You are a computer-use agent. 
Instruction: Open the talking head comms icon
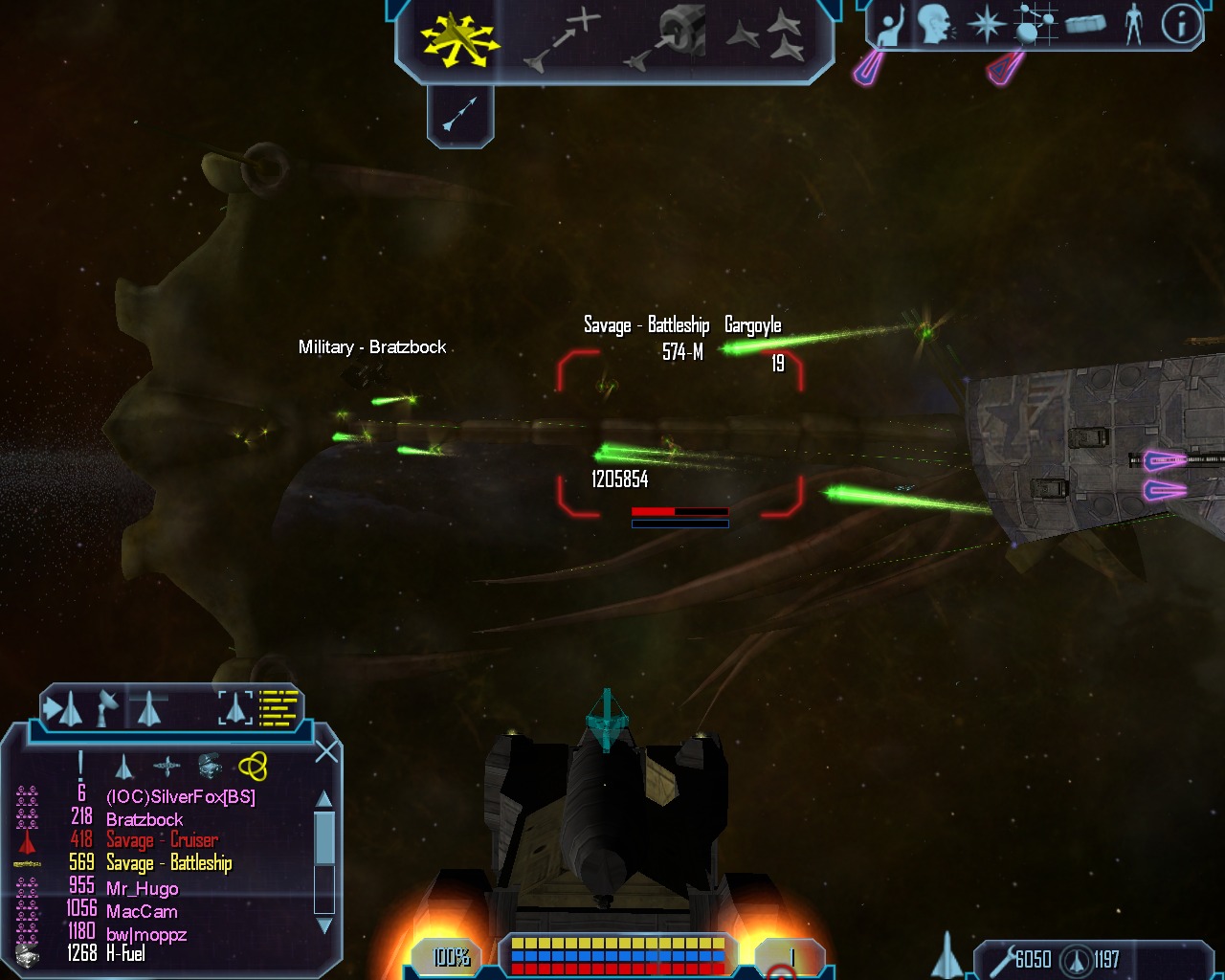[936, 24]
